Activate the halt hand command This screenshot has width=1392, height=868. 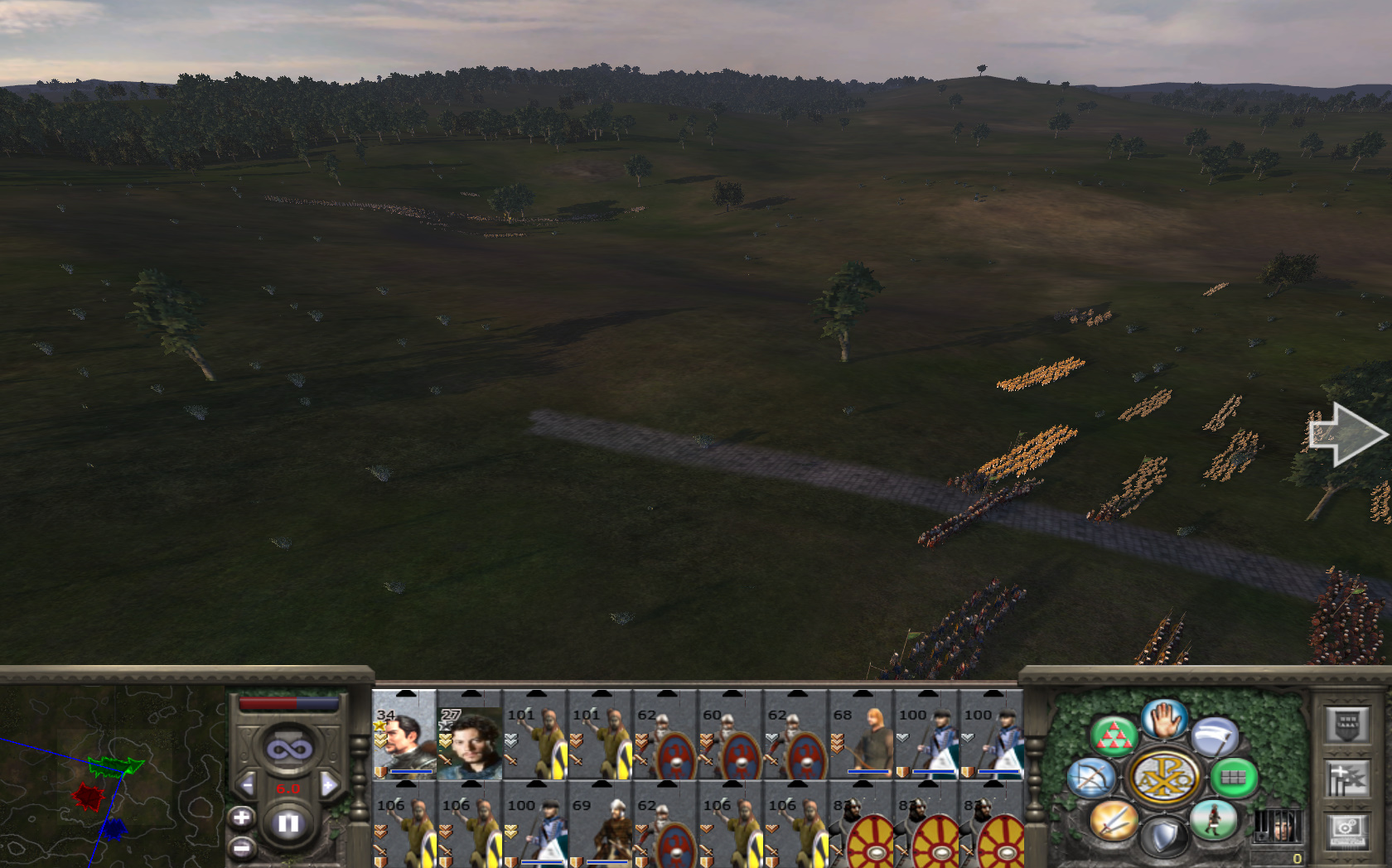point(1164,719)
